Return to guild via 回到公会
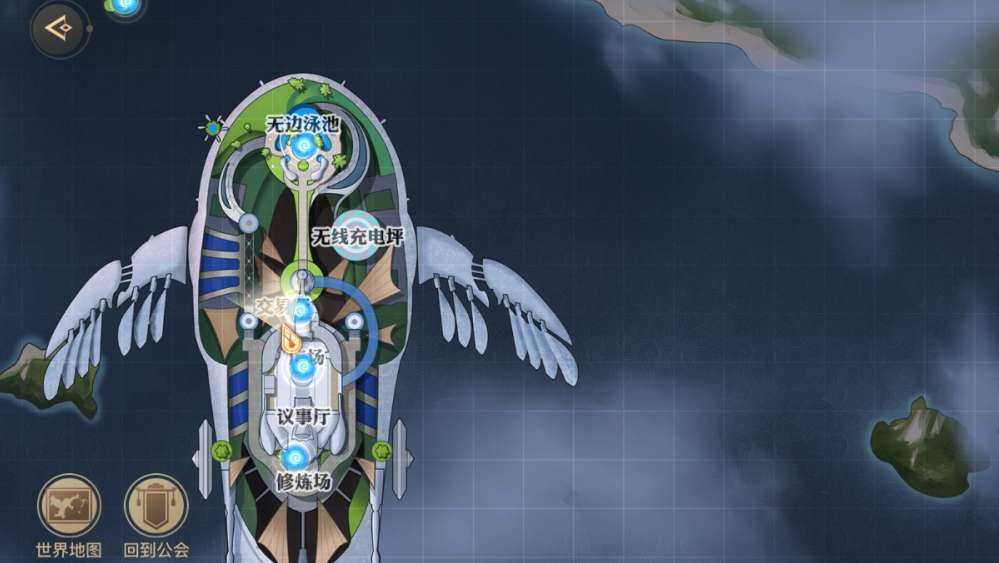The image size is (999, 563). pos(156,506)
